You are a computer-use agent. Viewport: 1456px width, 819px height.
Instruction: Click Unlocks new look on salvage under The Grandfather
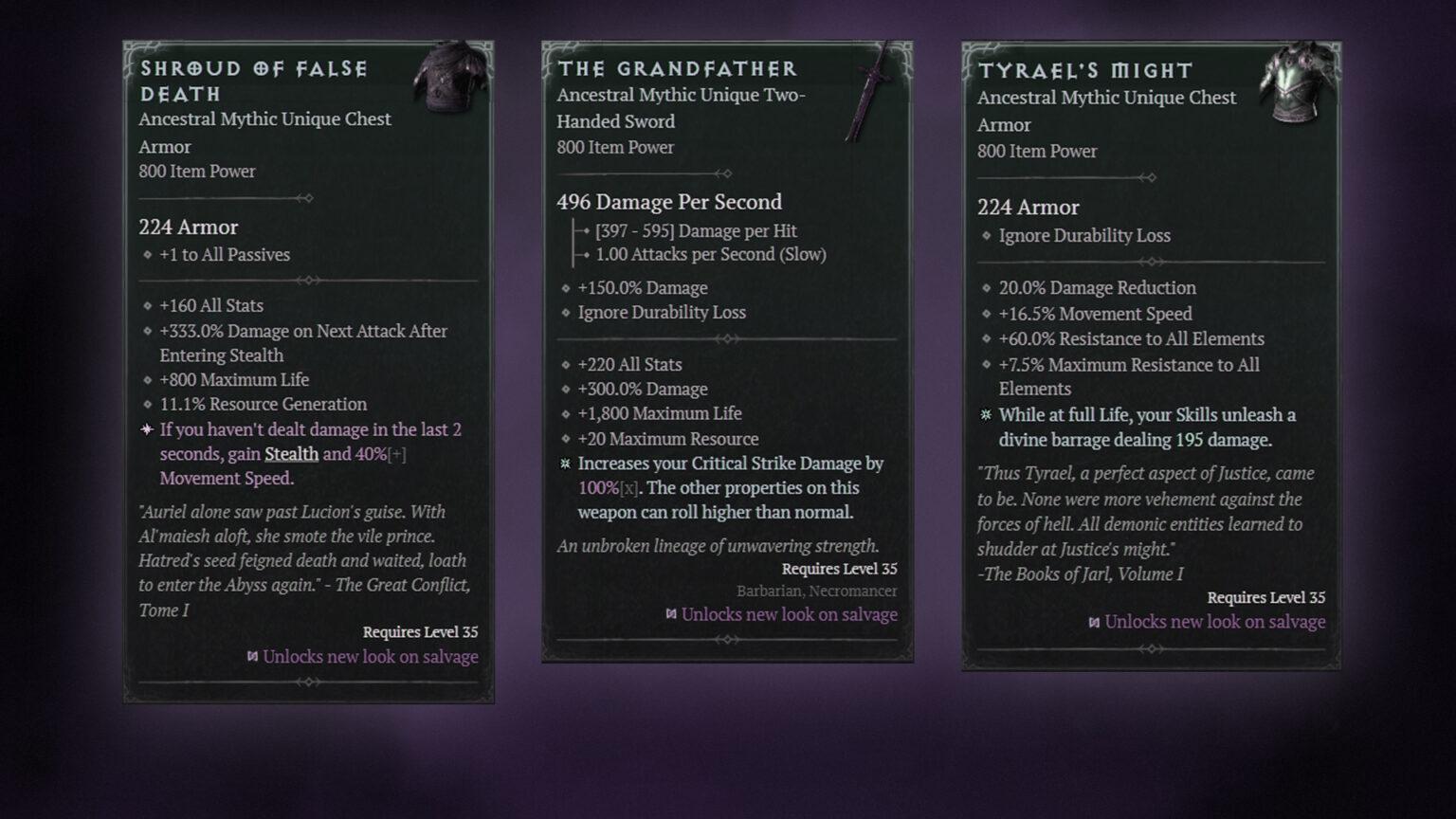789,614
